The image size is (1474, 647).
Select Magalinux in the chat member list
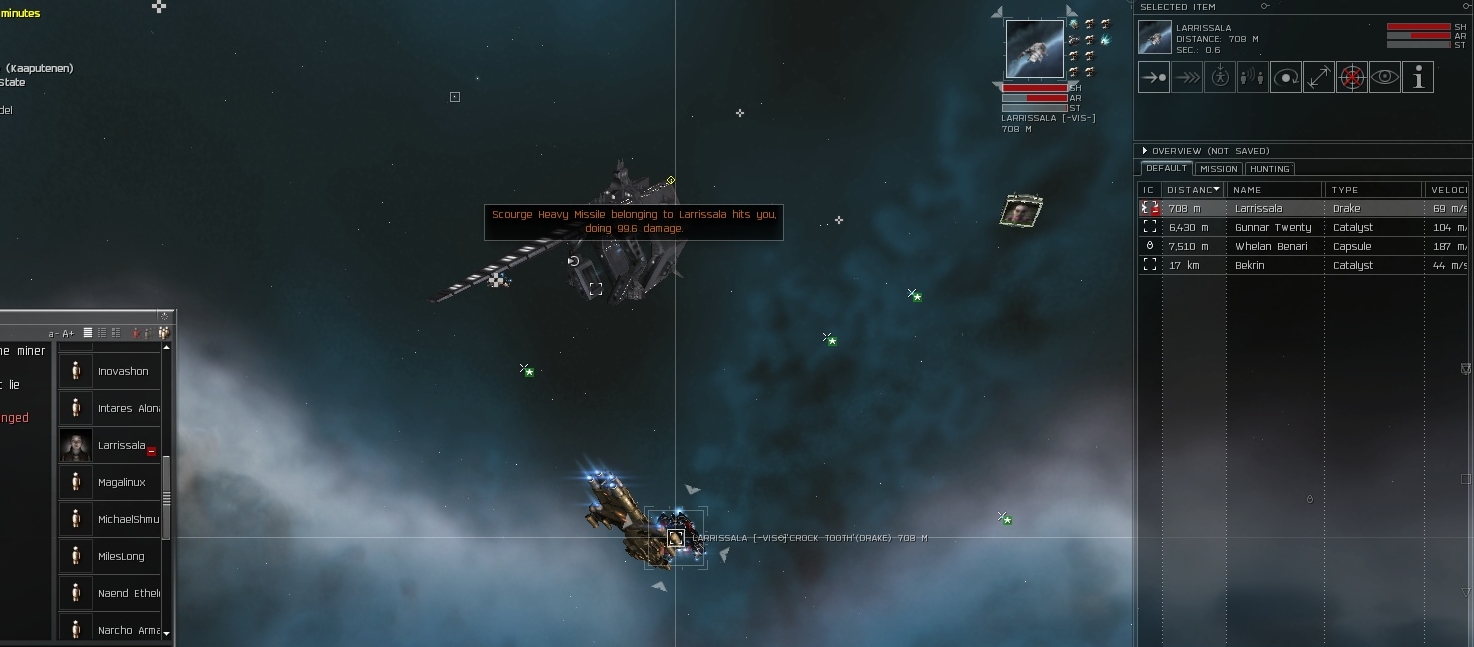[x=121, y=483]
